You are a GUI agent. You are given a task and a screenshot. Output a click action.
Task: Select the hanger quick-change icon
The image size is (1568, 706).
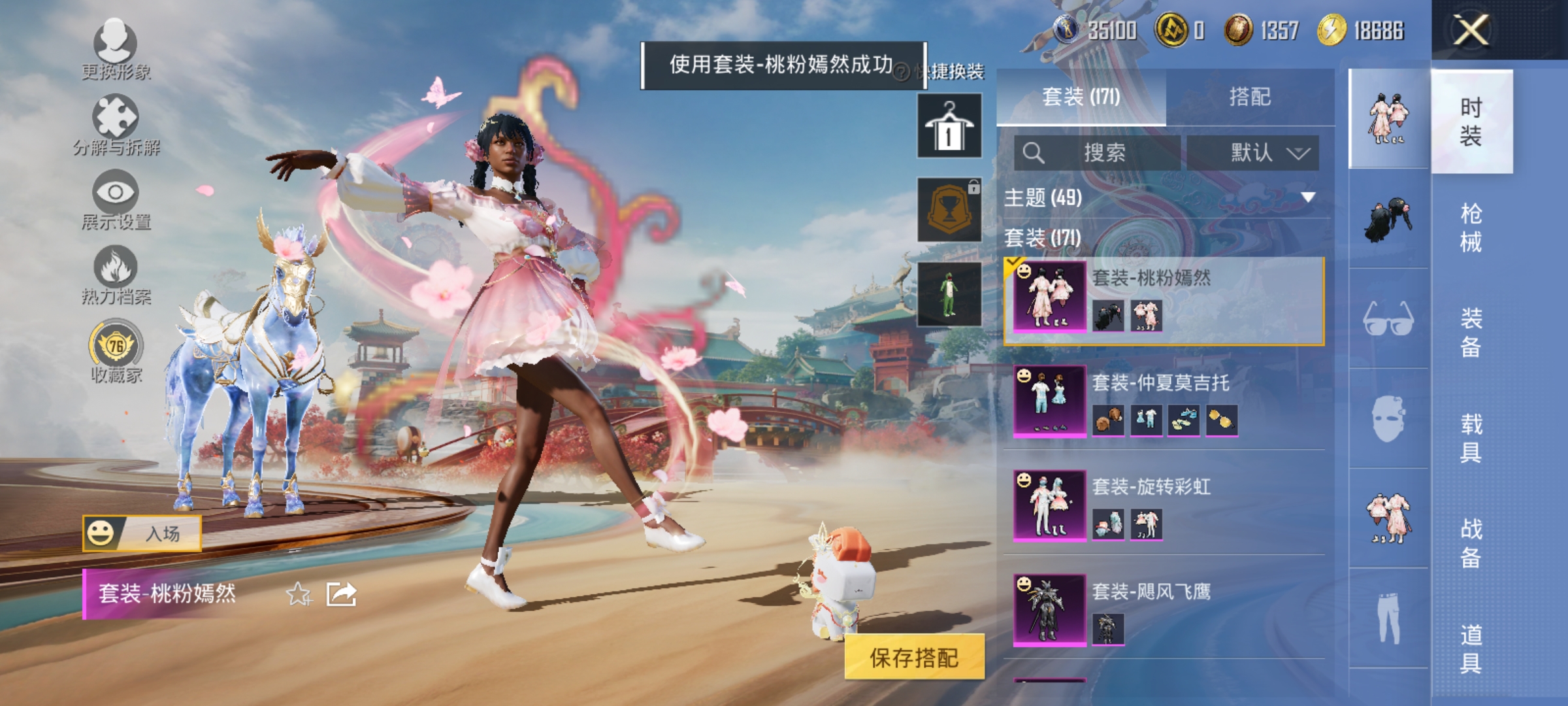click(x=949, y=126)
